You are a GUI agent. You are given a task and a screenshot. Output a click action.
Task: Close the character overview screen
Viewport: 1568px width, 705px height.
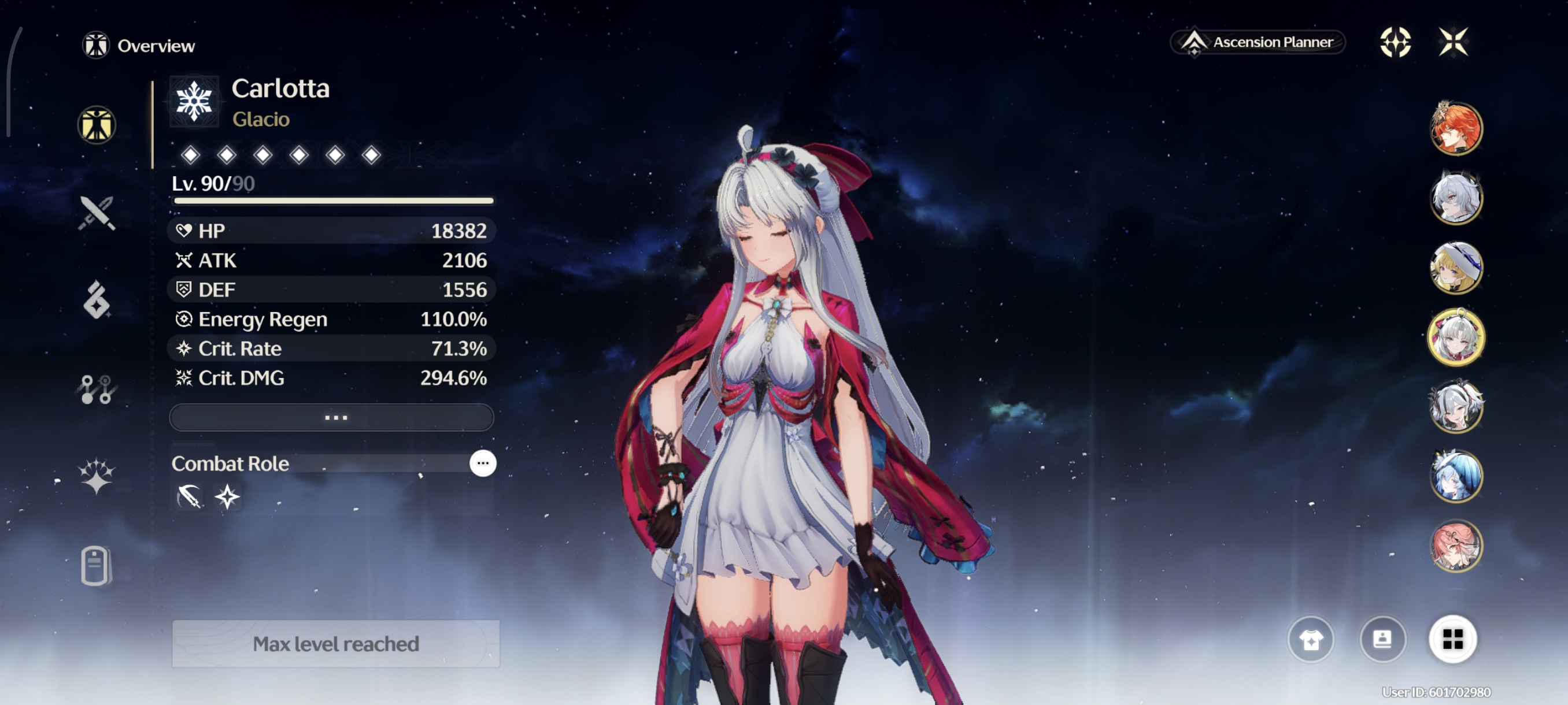pos(1453,42)
